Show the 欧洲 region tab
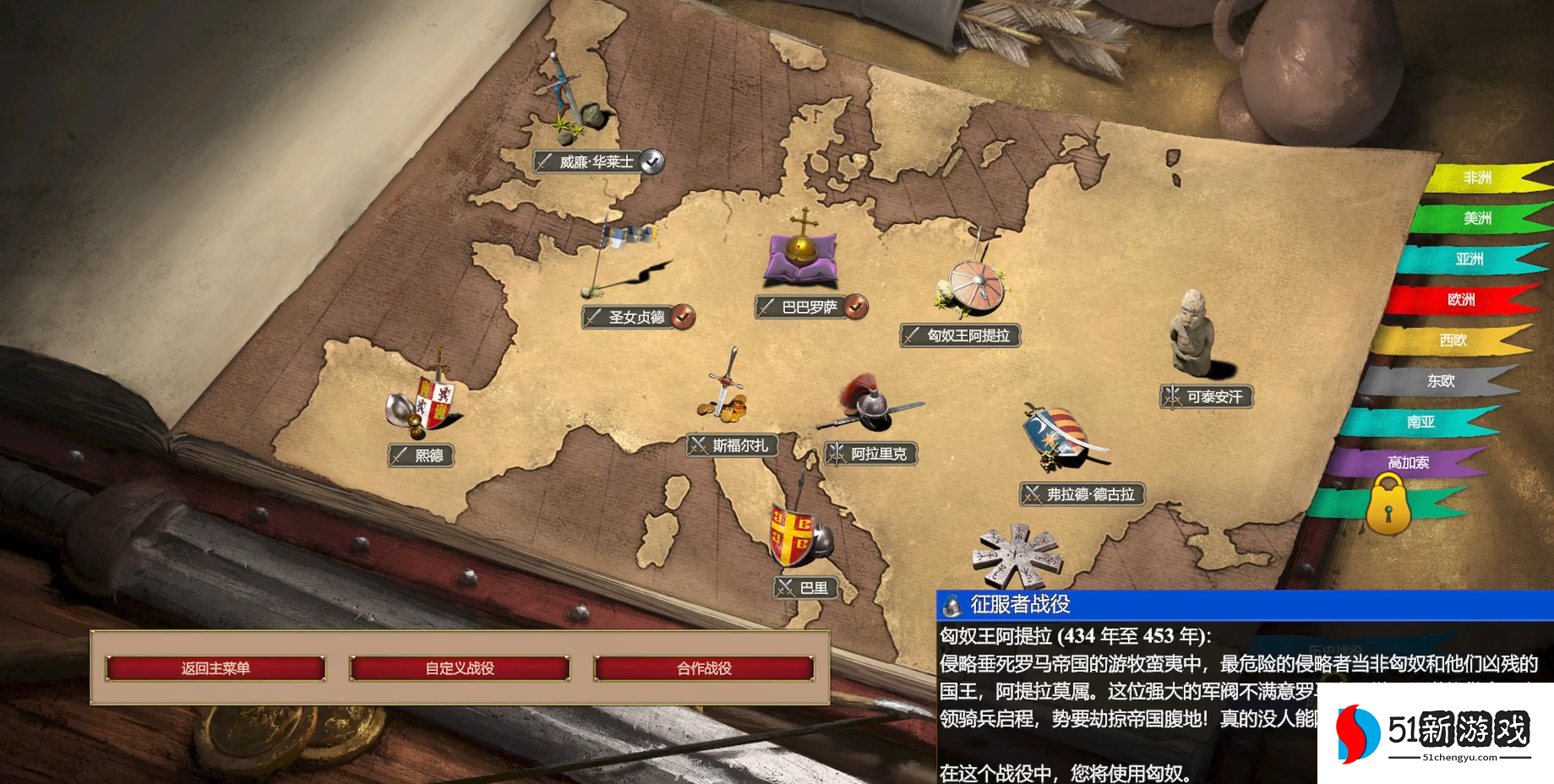The image size is (1554, 784). point(1460,299)
